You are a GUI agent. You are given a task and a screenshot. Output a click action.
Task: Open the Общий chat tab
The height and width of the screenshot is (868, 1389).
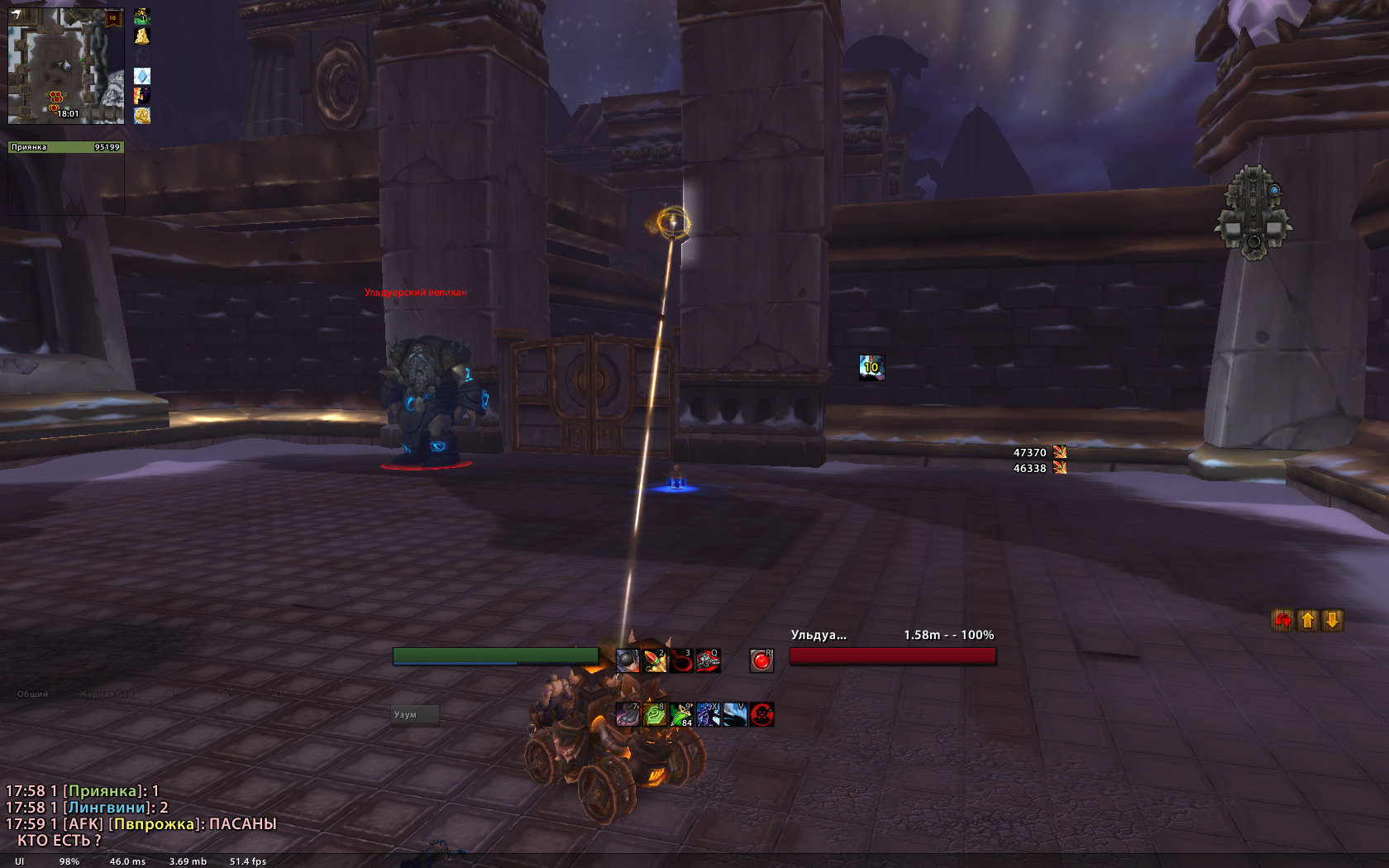(33, 694)
